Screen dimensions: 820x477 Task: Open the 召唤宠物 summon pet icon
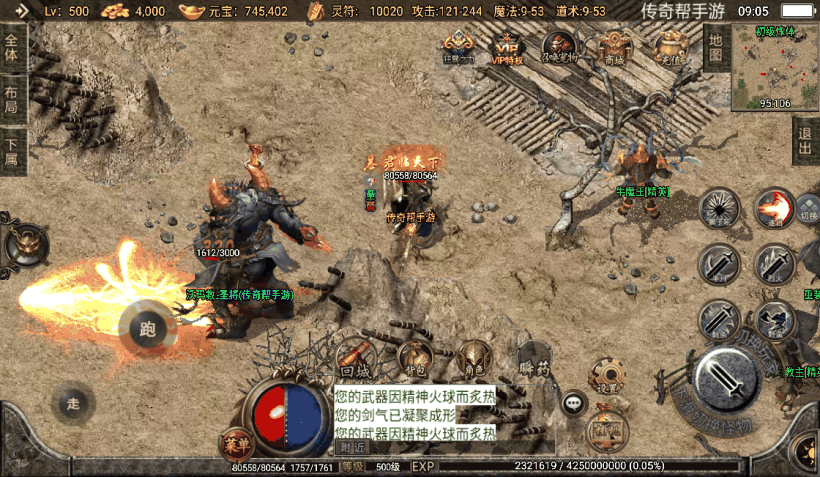click(x=559, y=46)
